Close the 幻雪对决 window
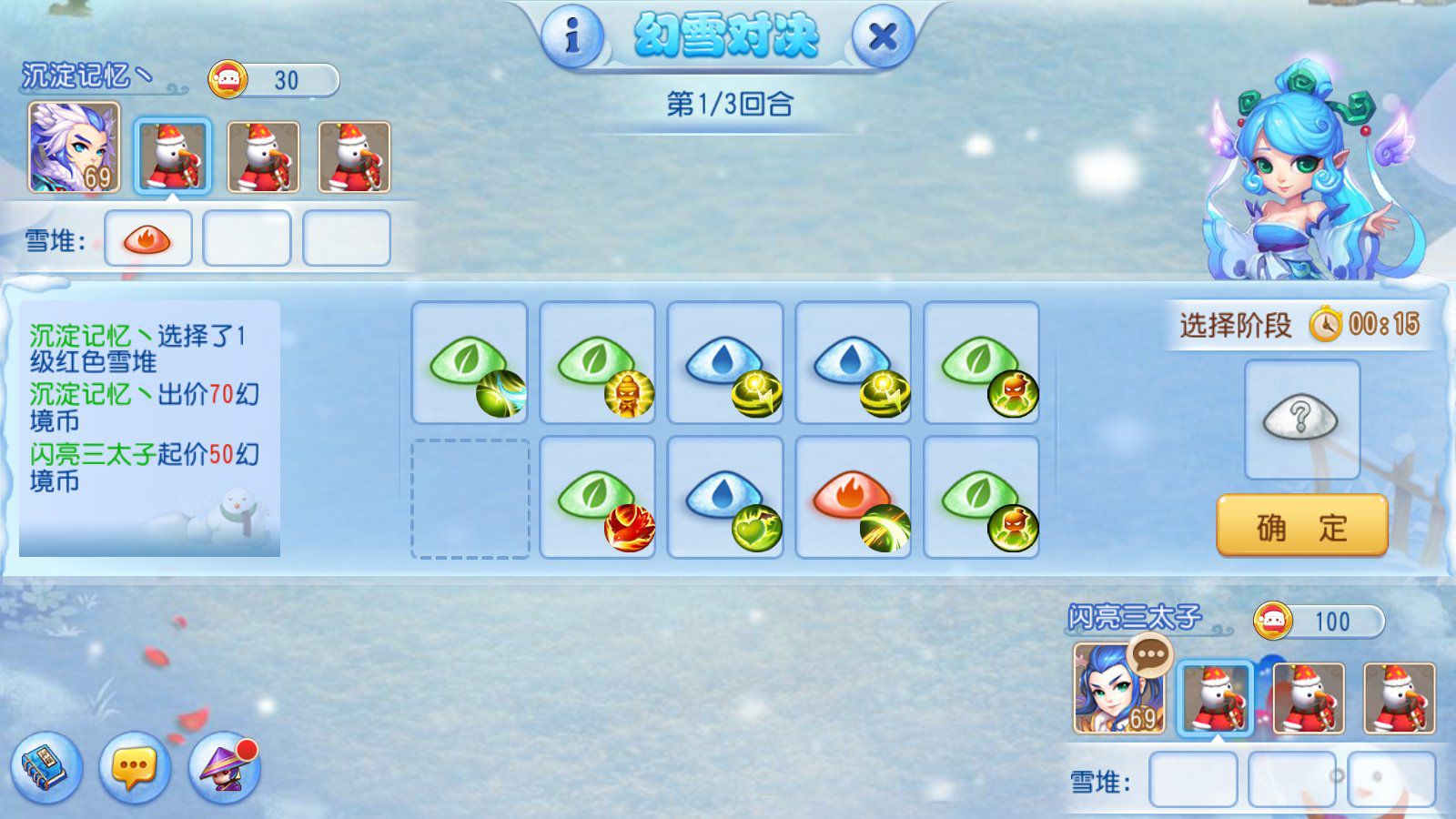The height and width of the screenshot is (819, 1456). point(882,36)
